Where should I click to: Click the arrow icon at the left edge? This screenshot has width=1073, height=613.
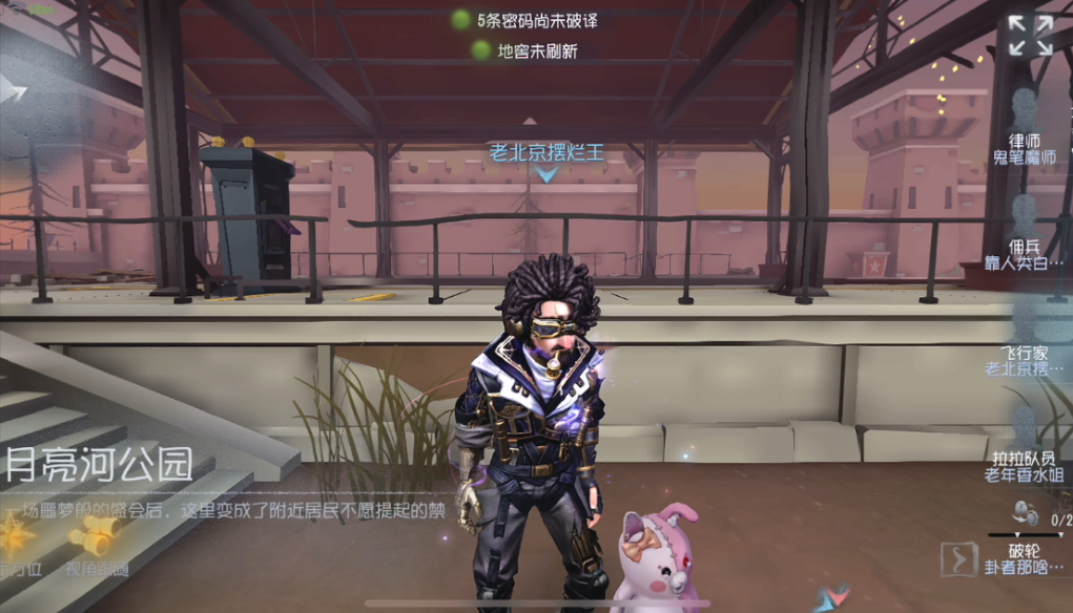pyautogui.click(x=12, y=90)
